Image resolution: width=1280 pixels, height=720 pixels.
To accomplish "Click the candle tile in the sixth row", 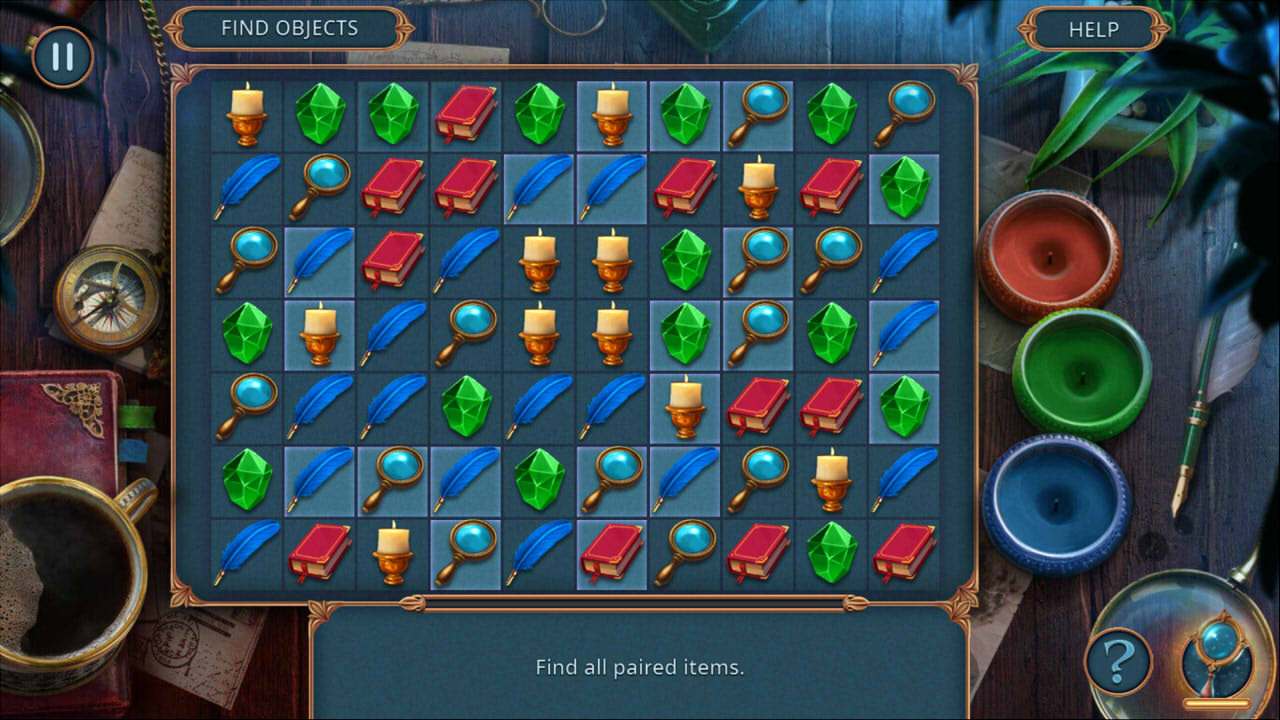I will tap(832, 478).
